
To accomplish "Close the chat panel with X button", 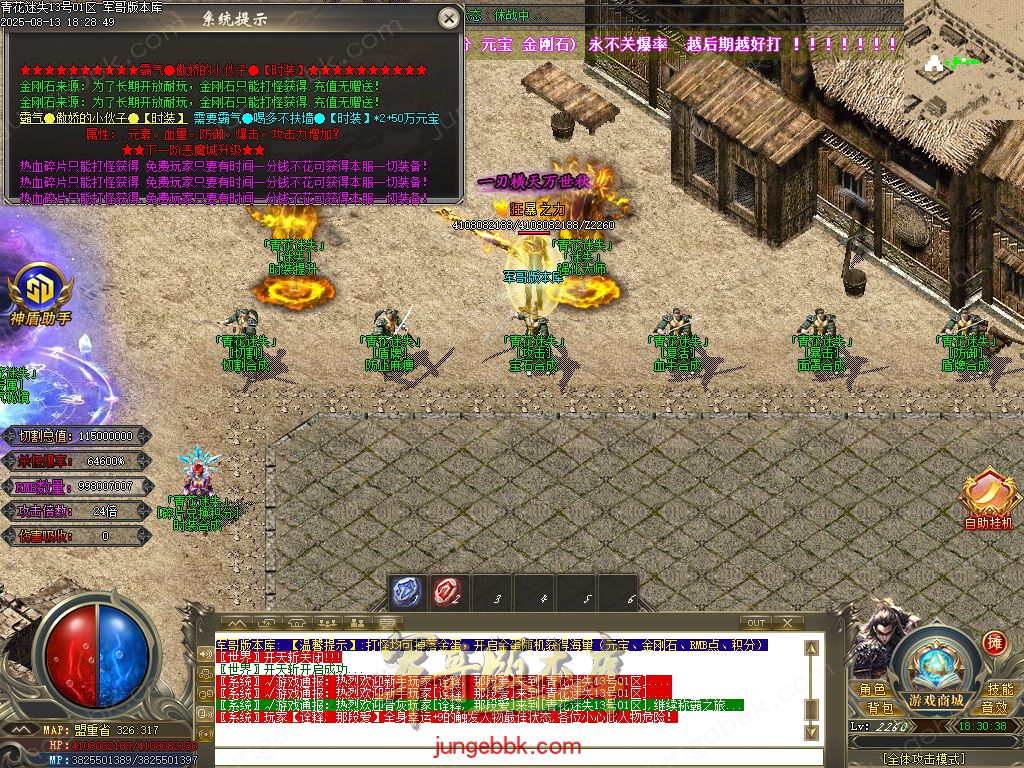I will 787,623.
